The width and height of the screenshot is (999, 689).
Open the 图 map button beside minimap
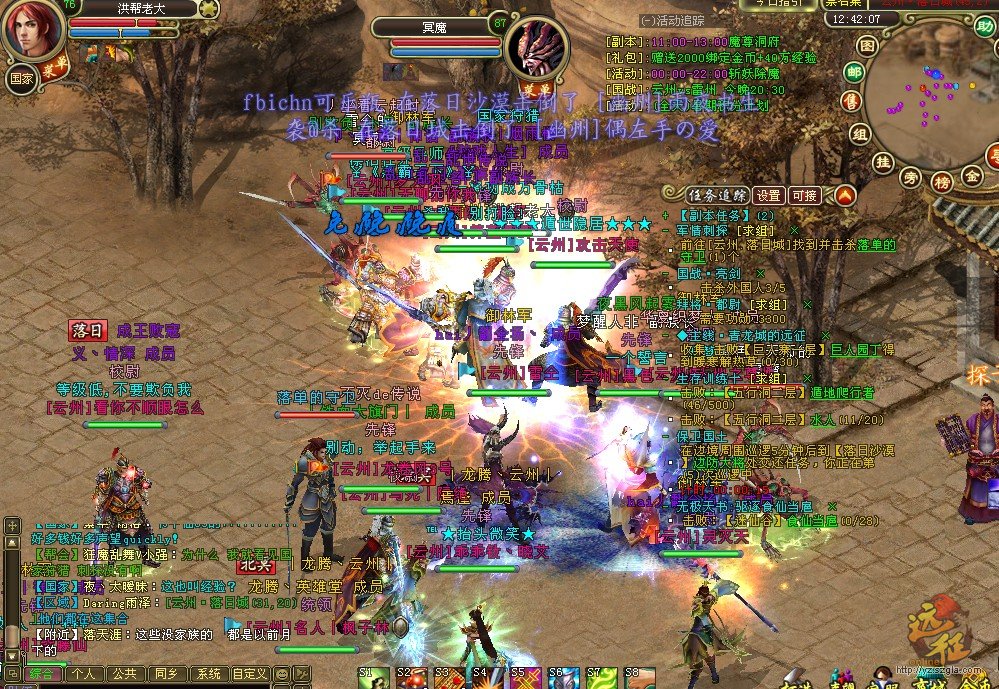pos(866,46)
